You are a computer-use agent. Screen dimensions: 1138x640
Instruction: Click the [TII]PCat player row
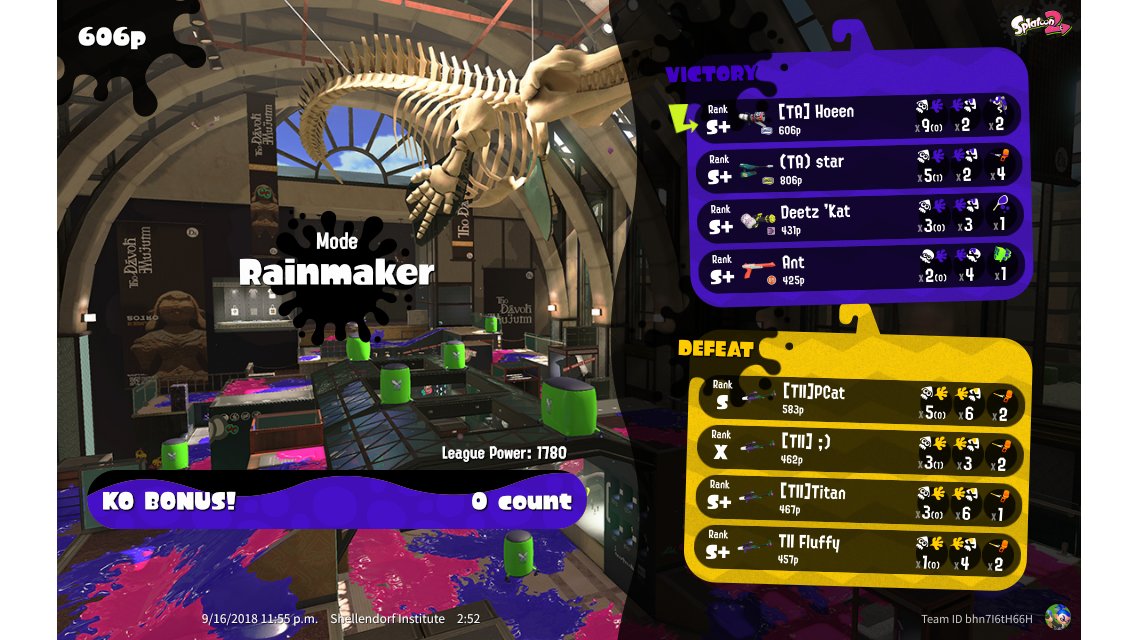coord(860,399)
